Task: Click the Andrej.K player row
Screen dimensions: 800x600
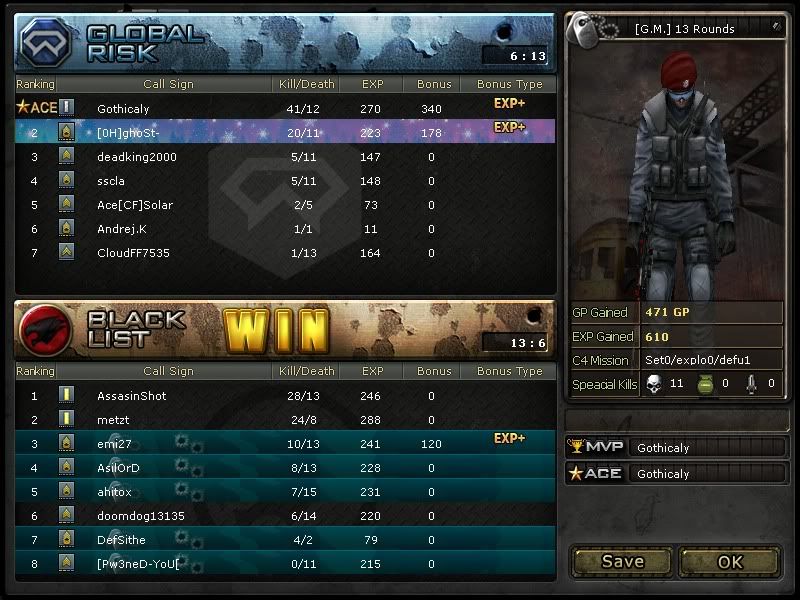Action: click(285, 229)
